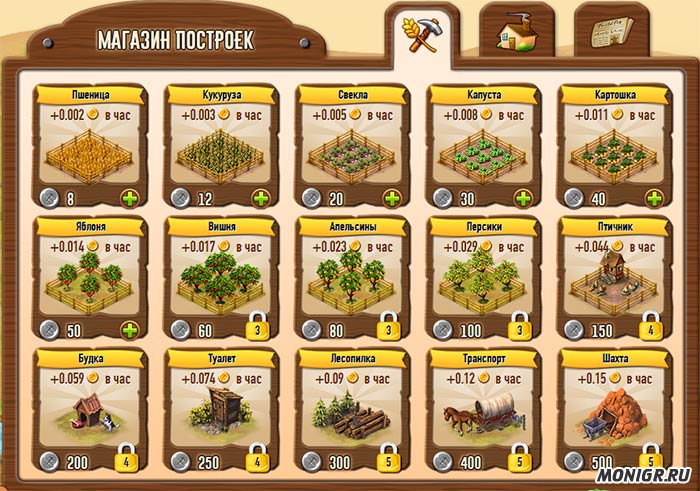The height and width of the screenshot is (491, 700).
Task: Click the green plus on Свекла
Action: tap(393, 197)
